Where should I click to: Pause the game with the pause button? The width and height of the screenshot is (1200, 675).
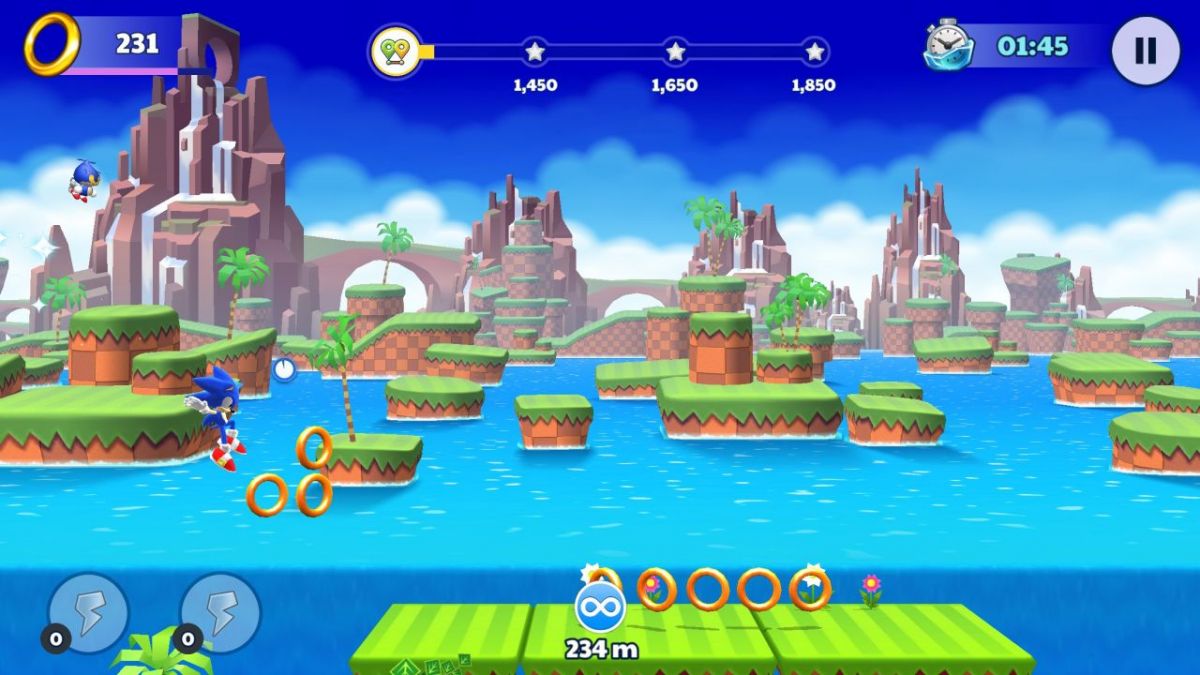click(x=1145, y=50)
